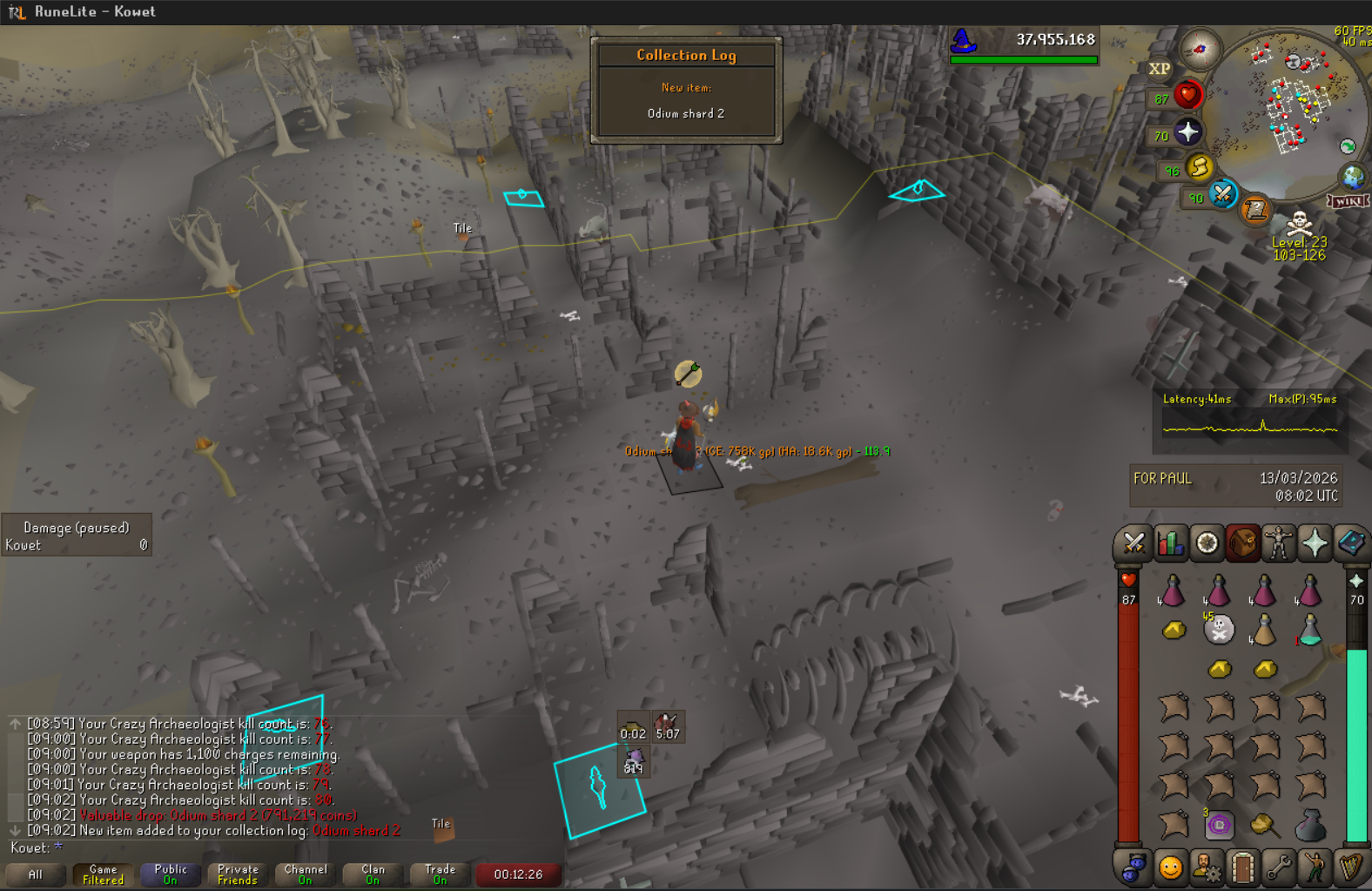Switch chat to the Game filter tab
1372x891 pixels.
103,874
